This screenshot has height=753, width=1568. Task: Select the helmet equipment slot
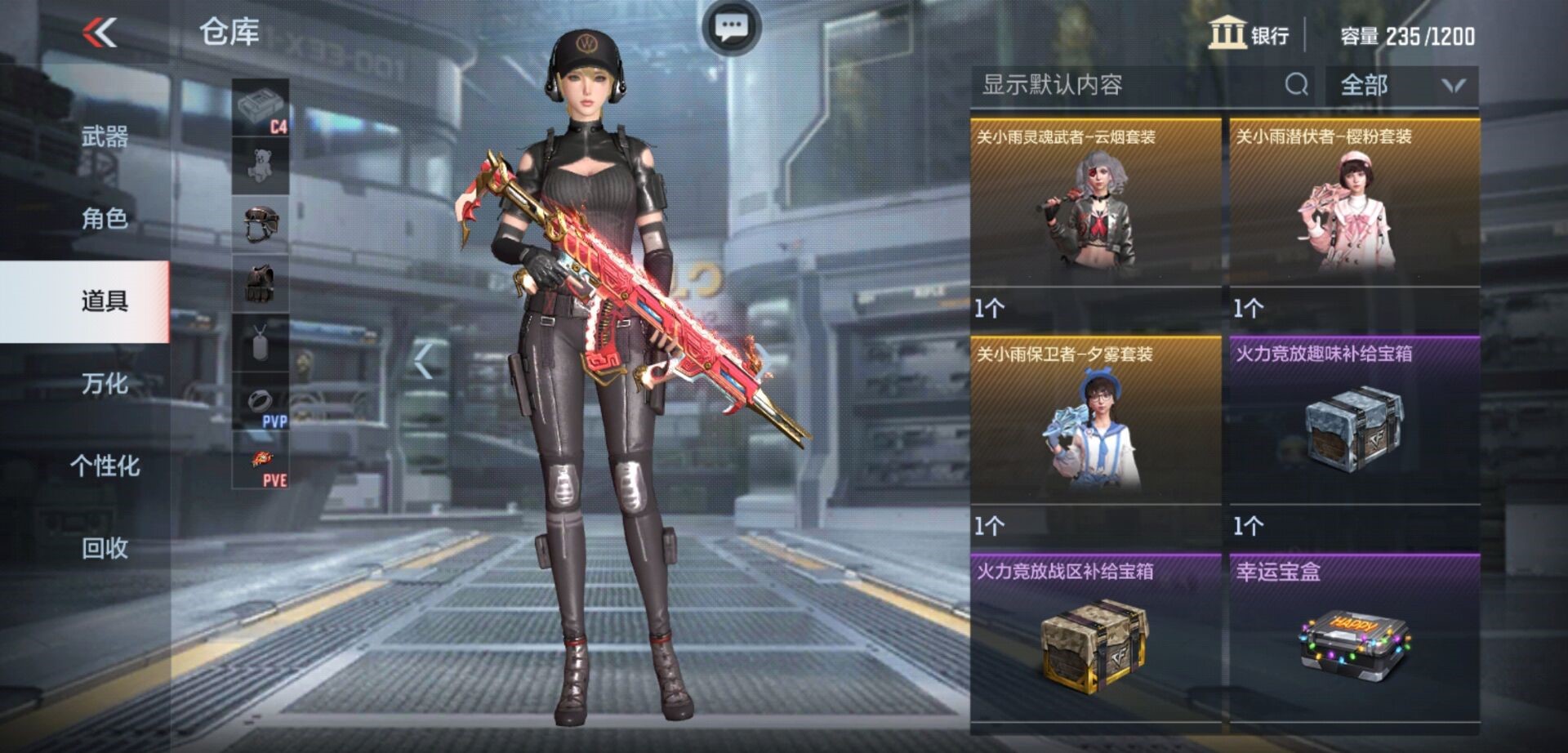point(261,225)
